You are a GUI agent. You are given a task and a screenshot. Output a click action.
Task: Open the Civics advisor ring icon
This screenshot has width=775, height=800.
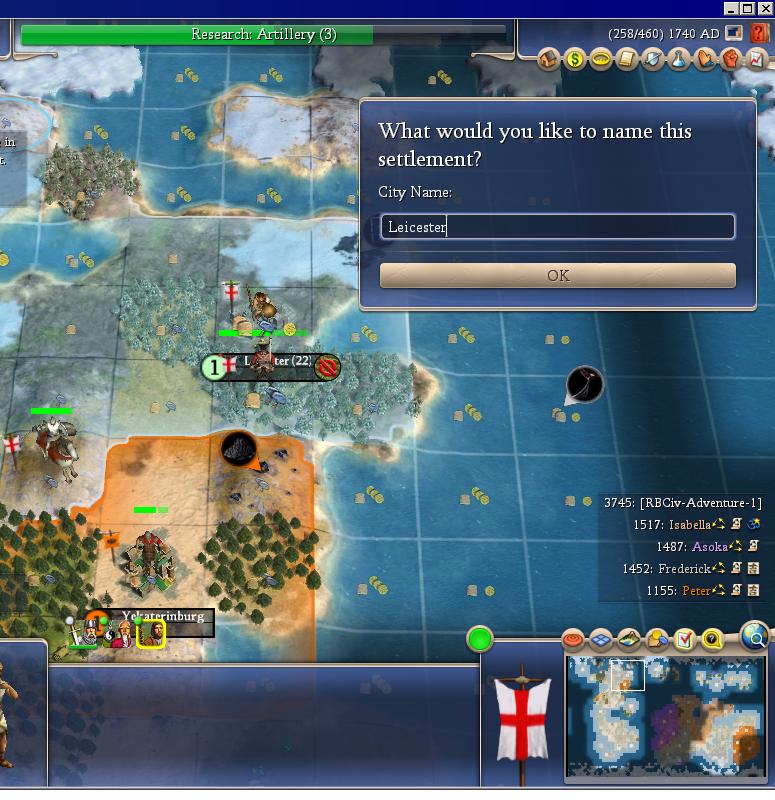[x=601, y=60]
